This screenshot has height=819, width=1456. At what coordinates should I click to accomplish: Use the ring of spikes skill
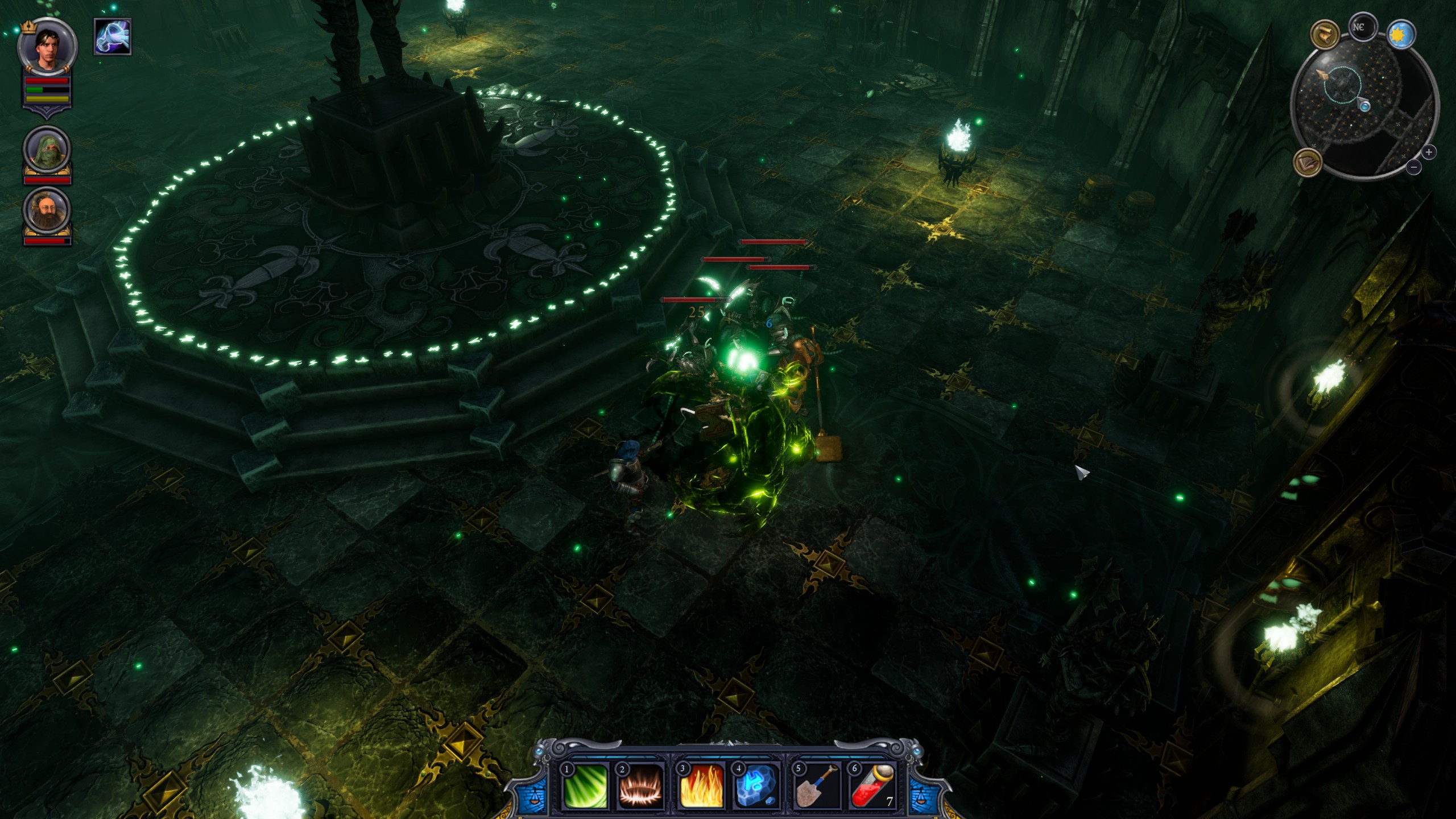[x=642, y=786]
